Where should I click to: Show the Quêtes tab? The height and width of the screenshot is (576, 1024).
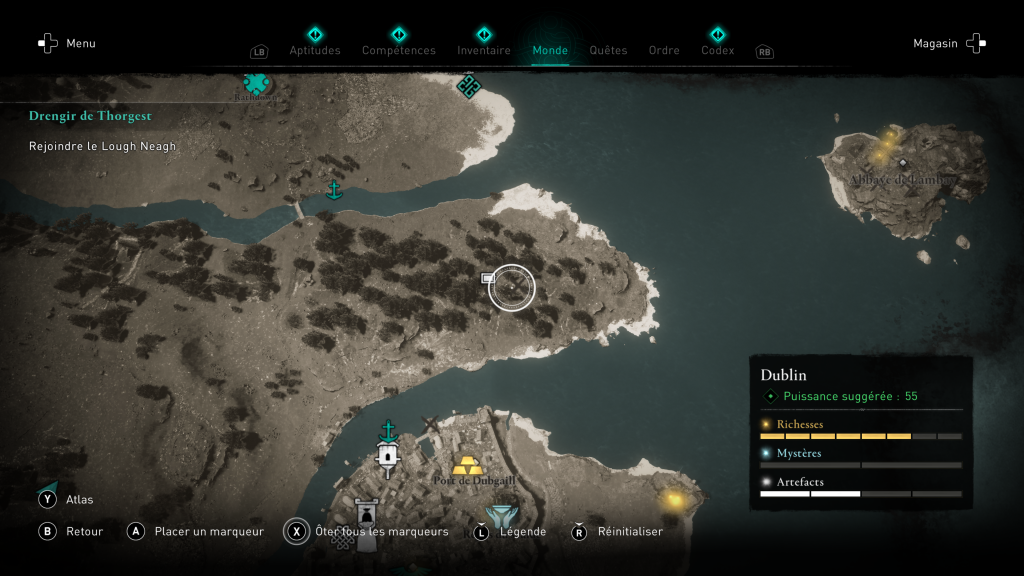[x=608, y=50]
